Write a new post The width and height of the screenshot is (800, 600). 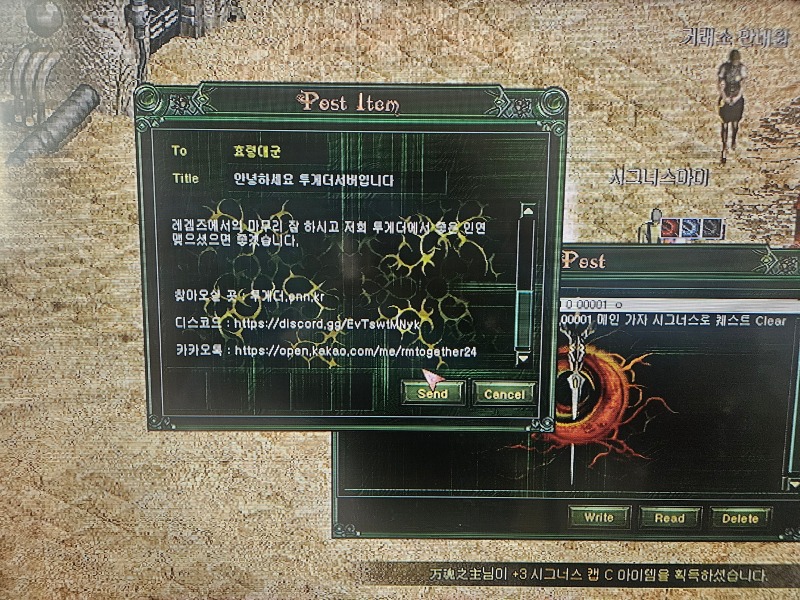598,517
